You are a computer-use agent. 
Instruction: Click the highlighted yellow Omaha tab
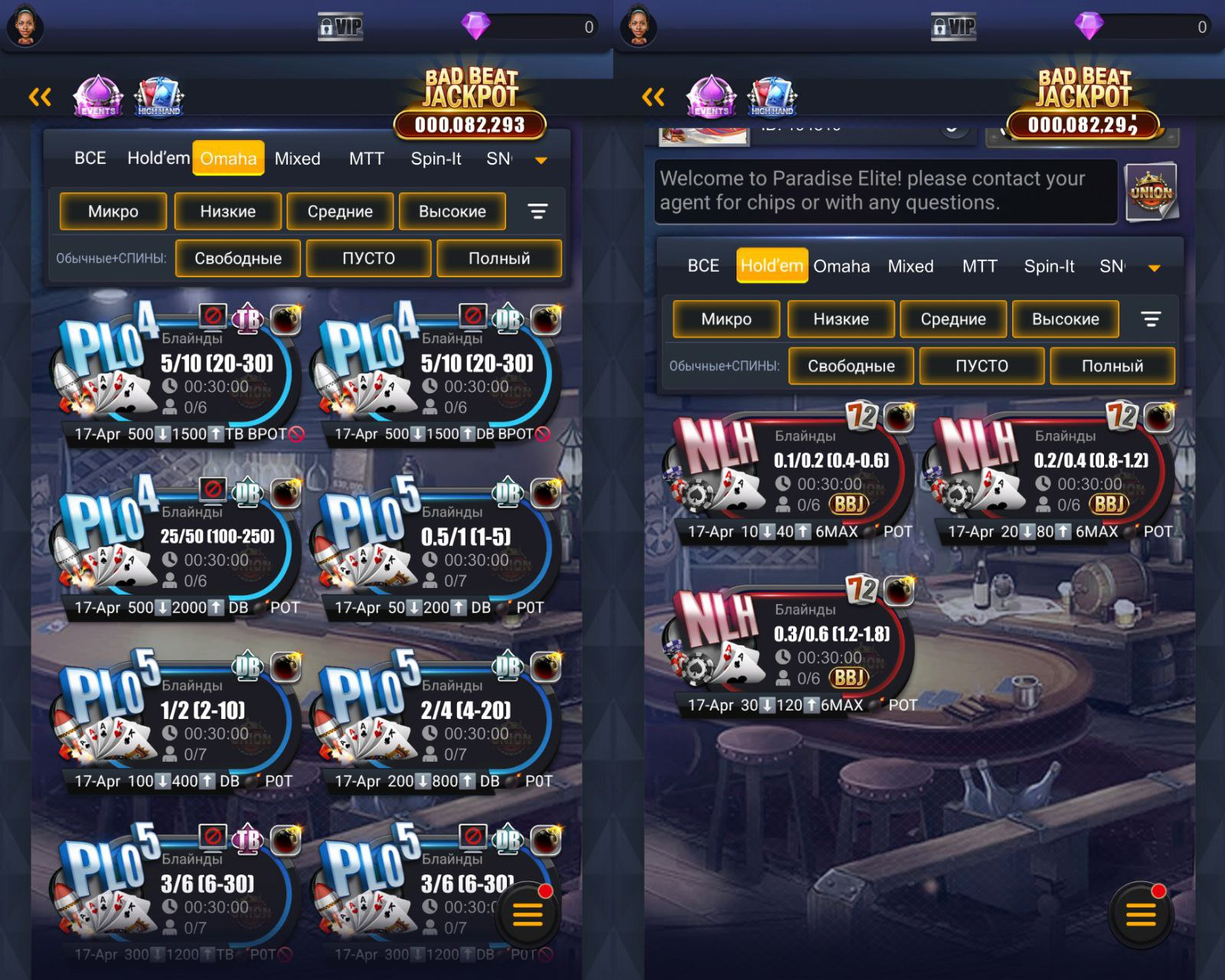228,158
